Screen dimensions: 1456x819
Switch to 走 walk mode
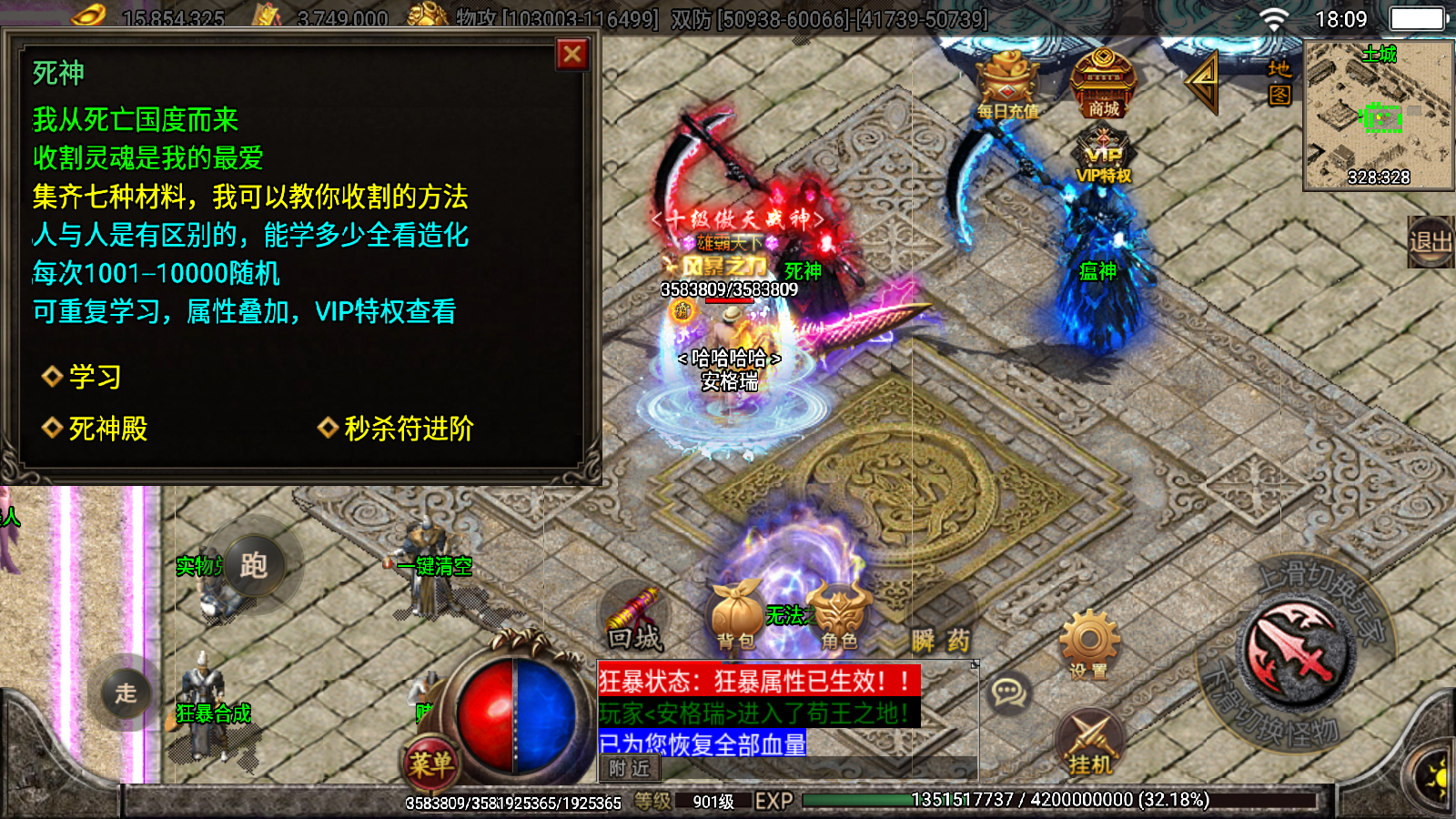[x=126, y=693]
